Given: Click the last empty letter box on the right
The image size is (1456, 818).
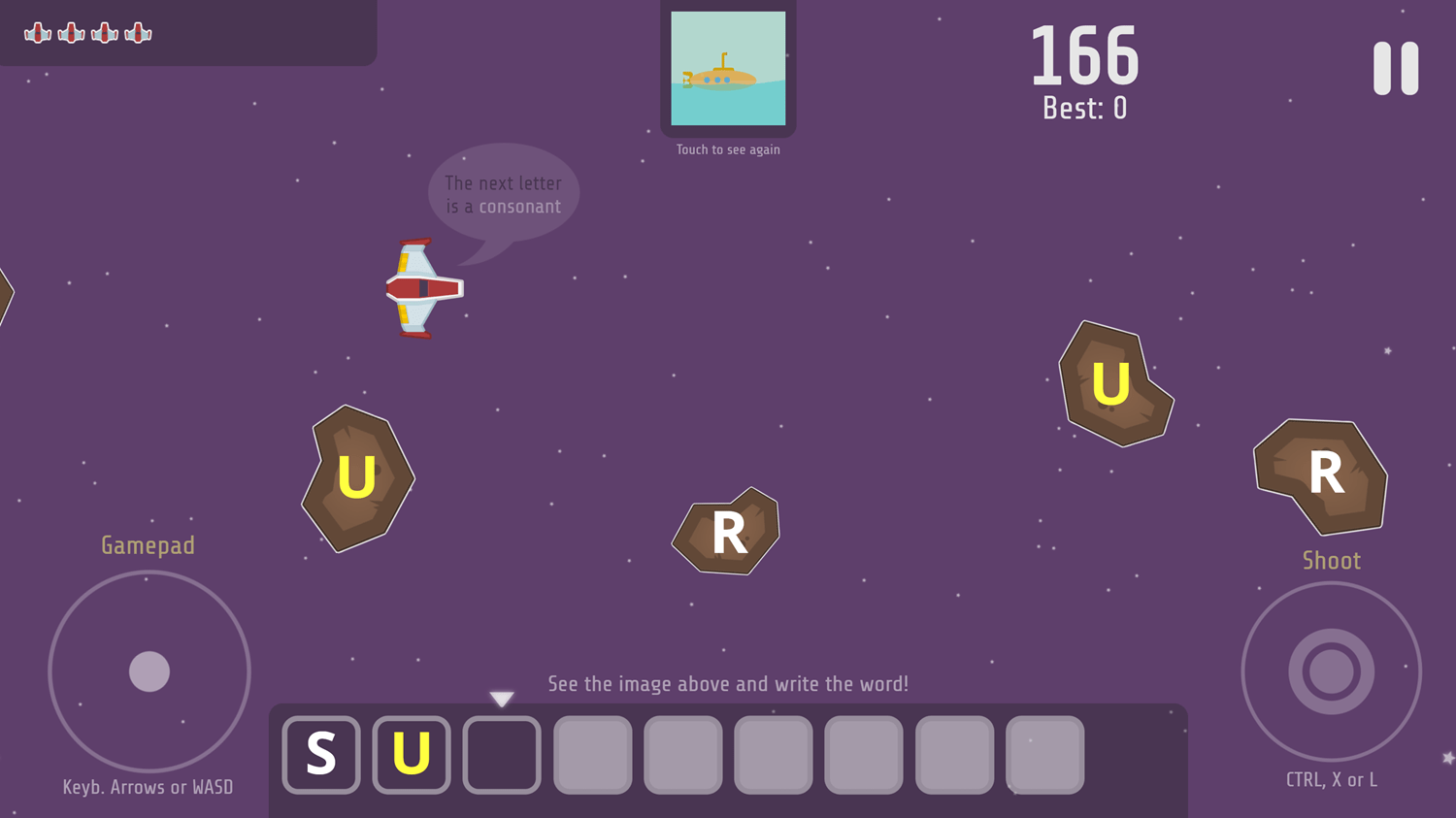Looking at the screenshot, I should (1045, 755).
